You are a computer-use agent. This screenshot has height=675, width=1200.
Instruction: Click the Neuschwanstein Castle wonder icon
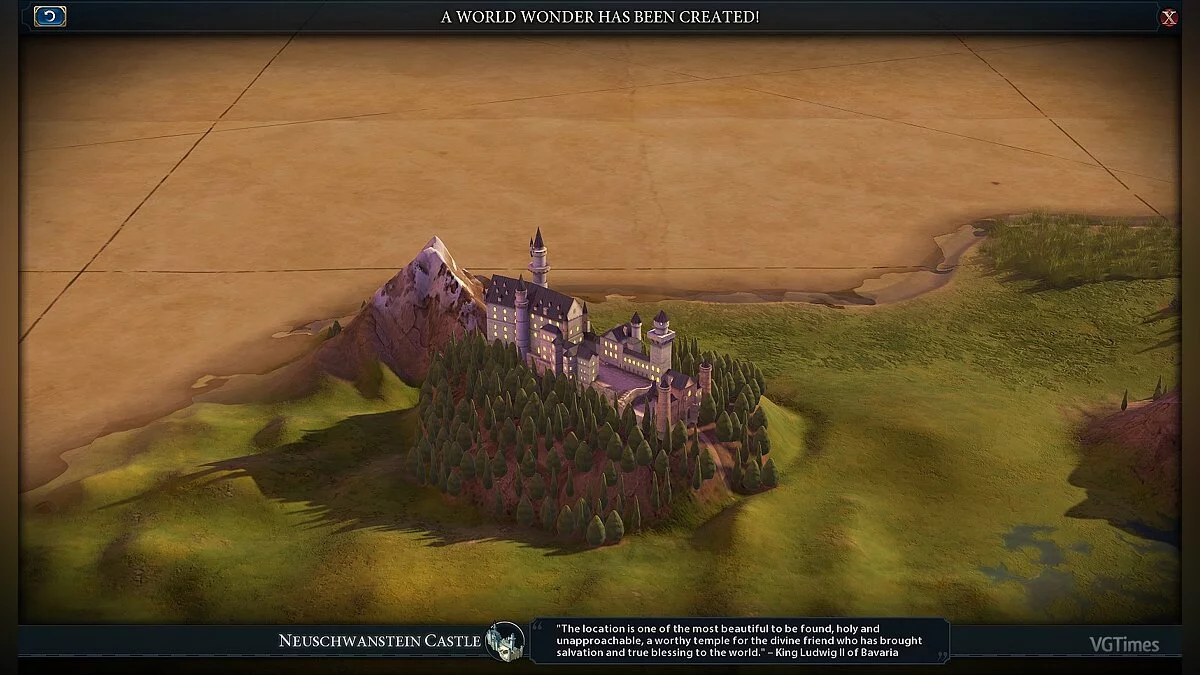[505, 641]
